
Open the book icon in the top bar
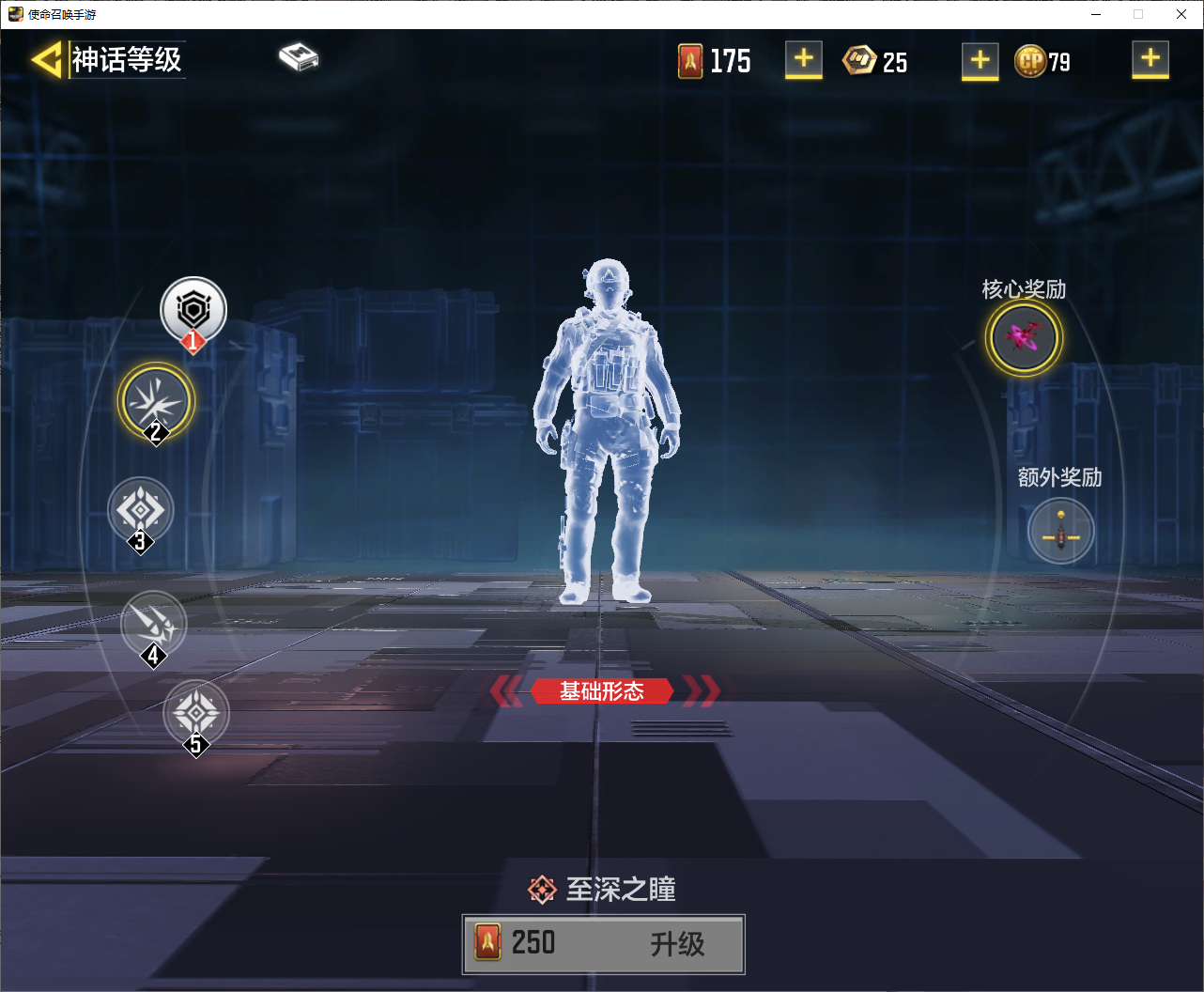pos(299,57)
